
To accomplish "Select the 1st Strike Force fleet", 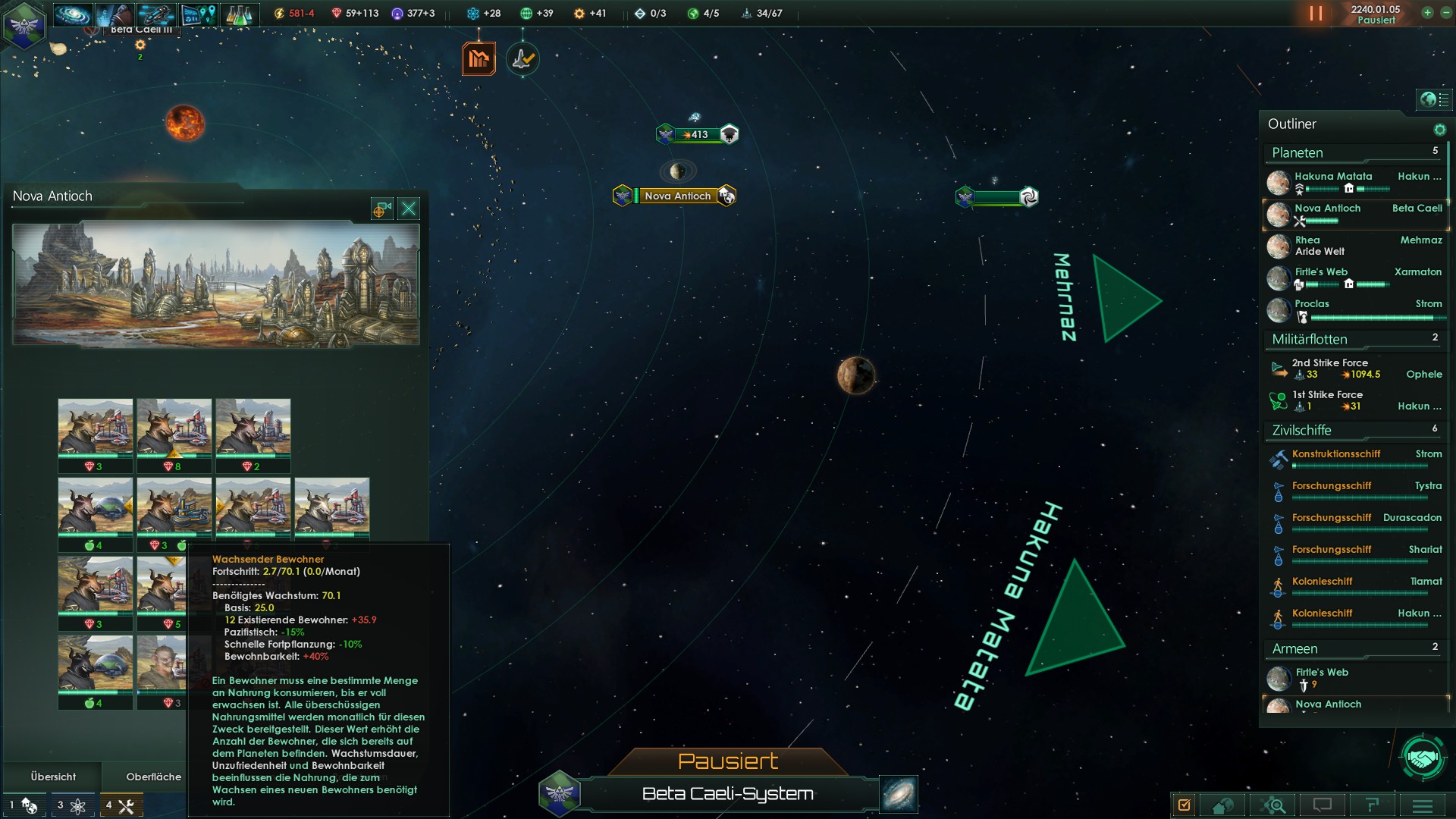I will [x=1327, y=395].
